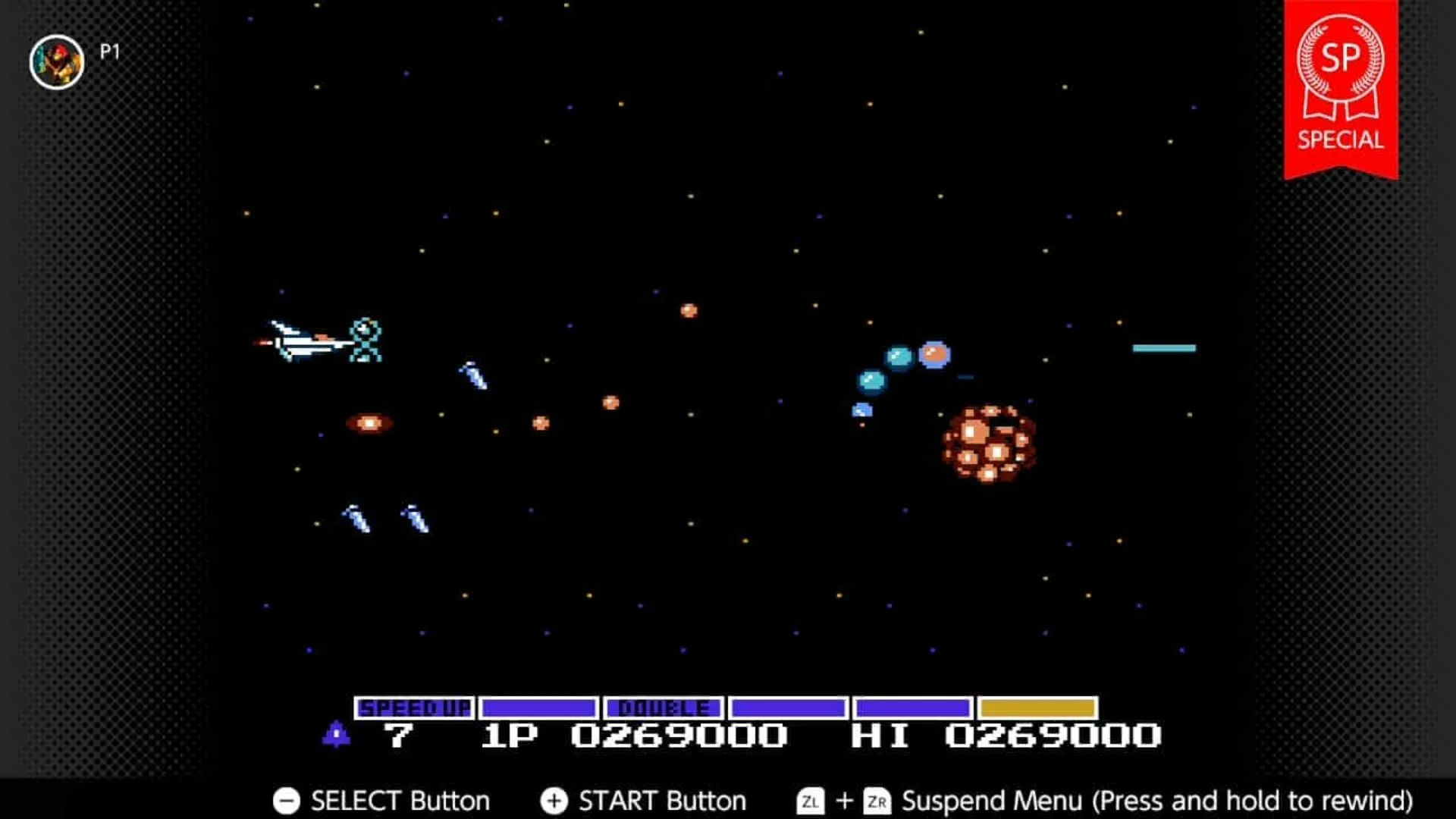
Task: Click the rewind hint text in parentheses
Action: pyautogui.click(x=1259, y=800)
